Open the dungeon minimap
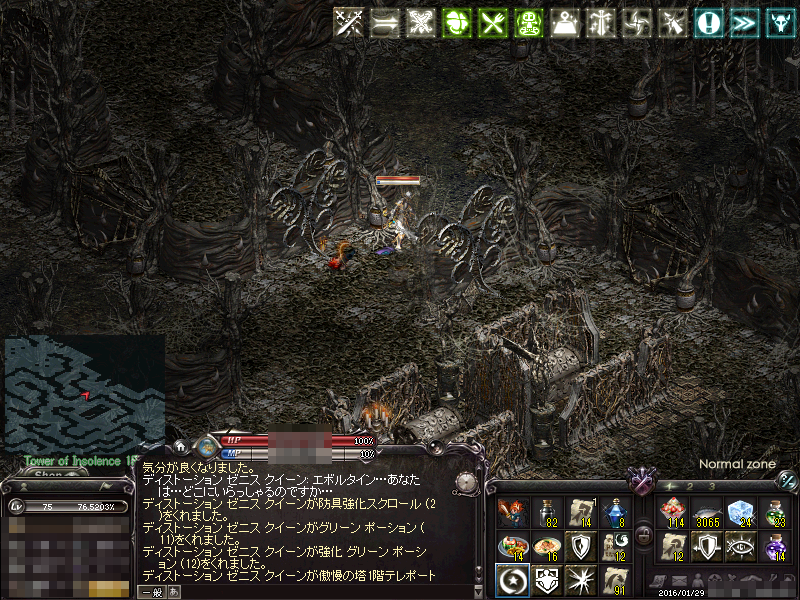Image resolution: width=800 pixels, height=600 pixels. pos(84,392)
